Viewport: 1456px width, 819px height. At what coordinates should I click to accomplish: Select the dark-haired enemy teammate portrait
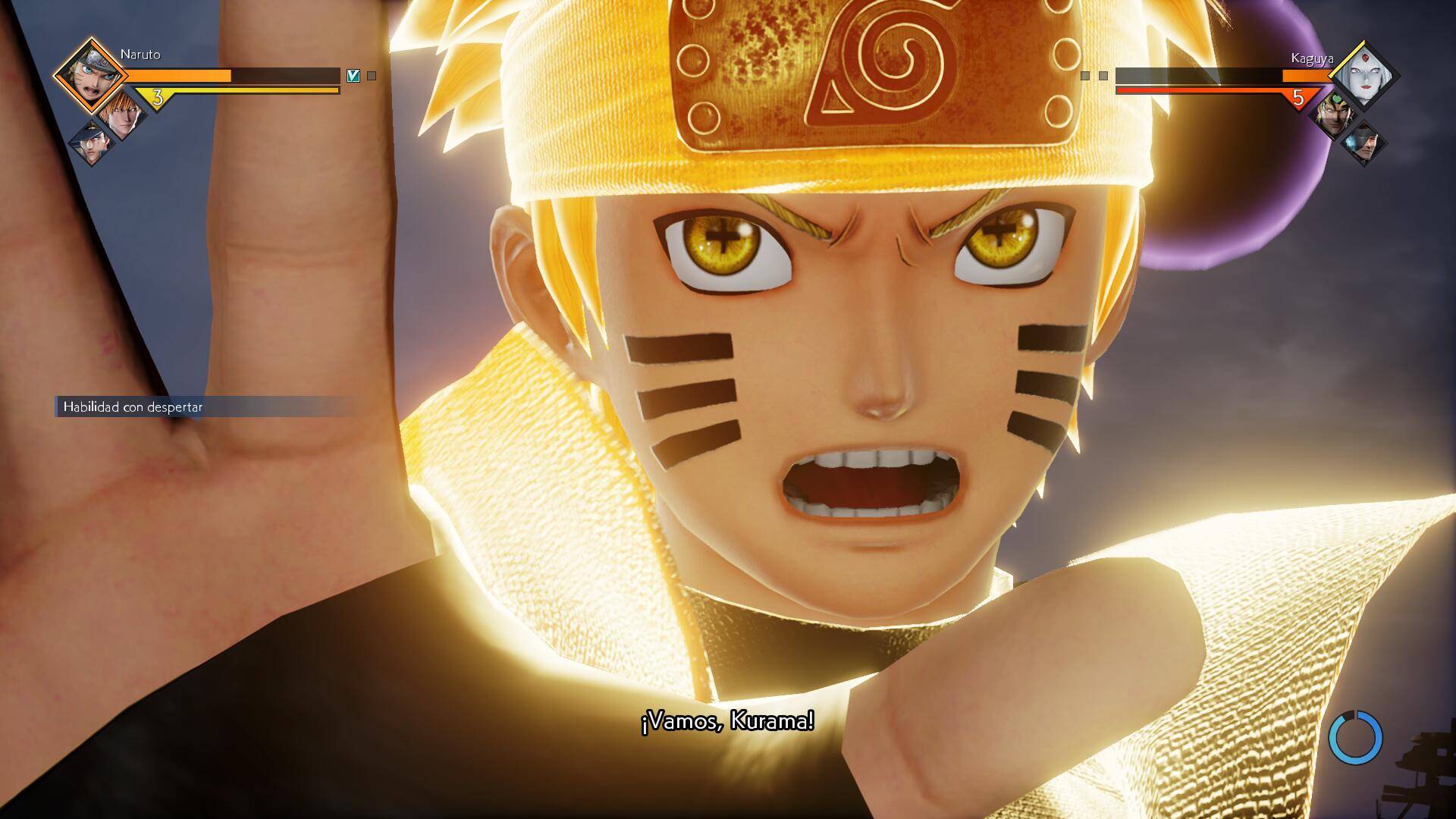click(x=1363, y=144)
